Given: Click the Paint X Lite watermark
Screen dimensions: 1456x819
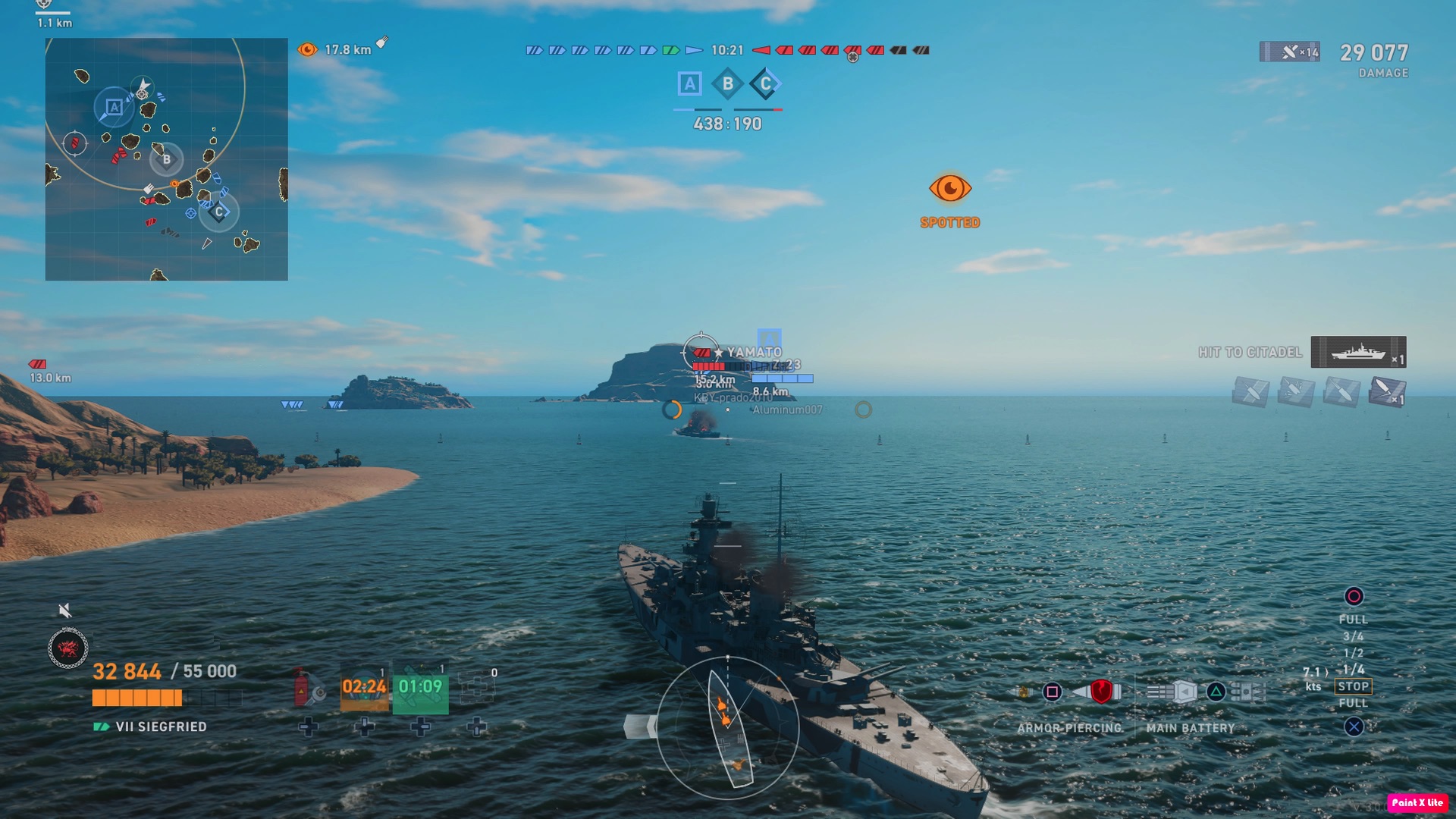Looking at the screenshot, I should 1417,802.
